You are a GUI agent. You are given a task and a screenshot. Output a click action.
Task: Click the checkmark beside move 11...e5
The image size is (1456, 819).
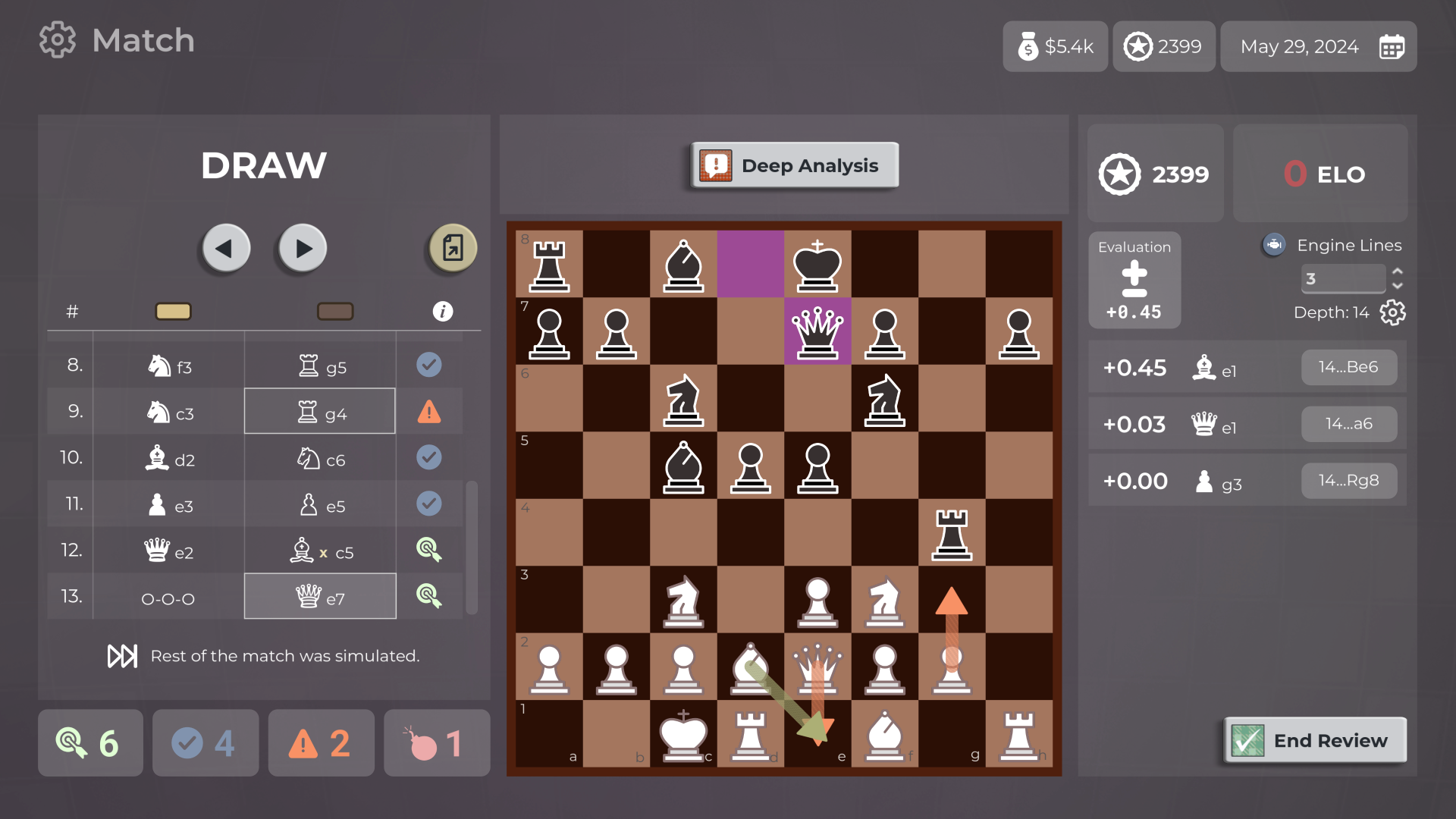point(430,504)
